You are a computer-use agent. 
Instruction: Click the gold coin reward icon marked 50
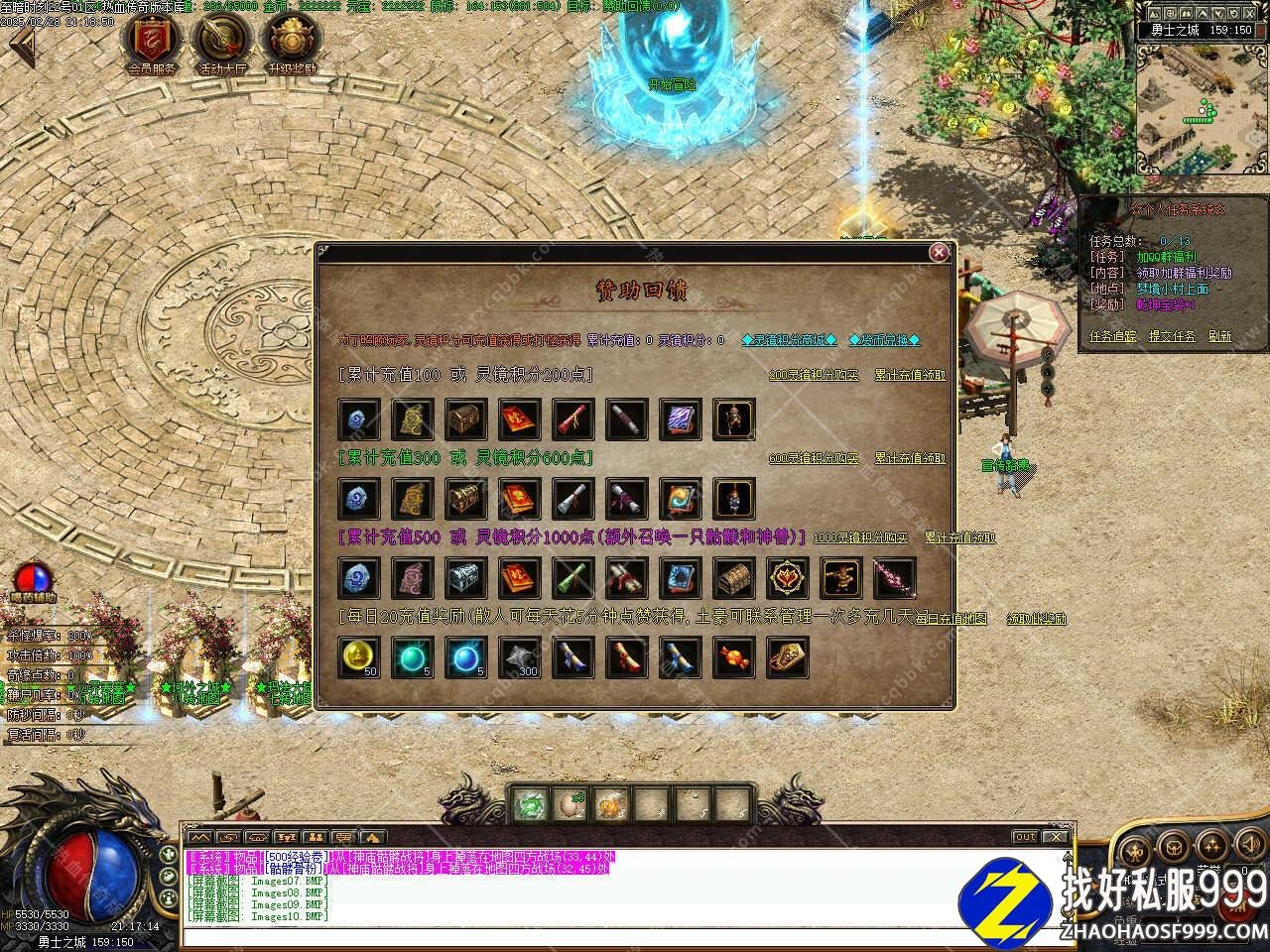359,656
